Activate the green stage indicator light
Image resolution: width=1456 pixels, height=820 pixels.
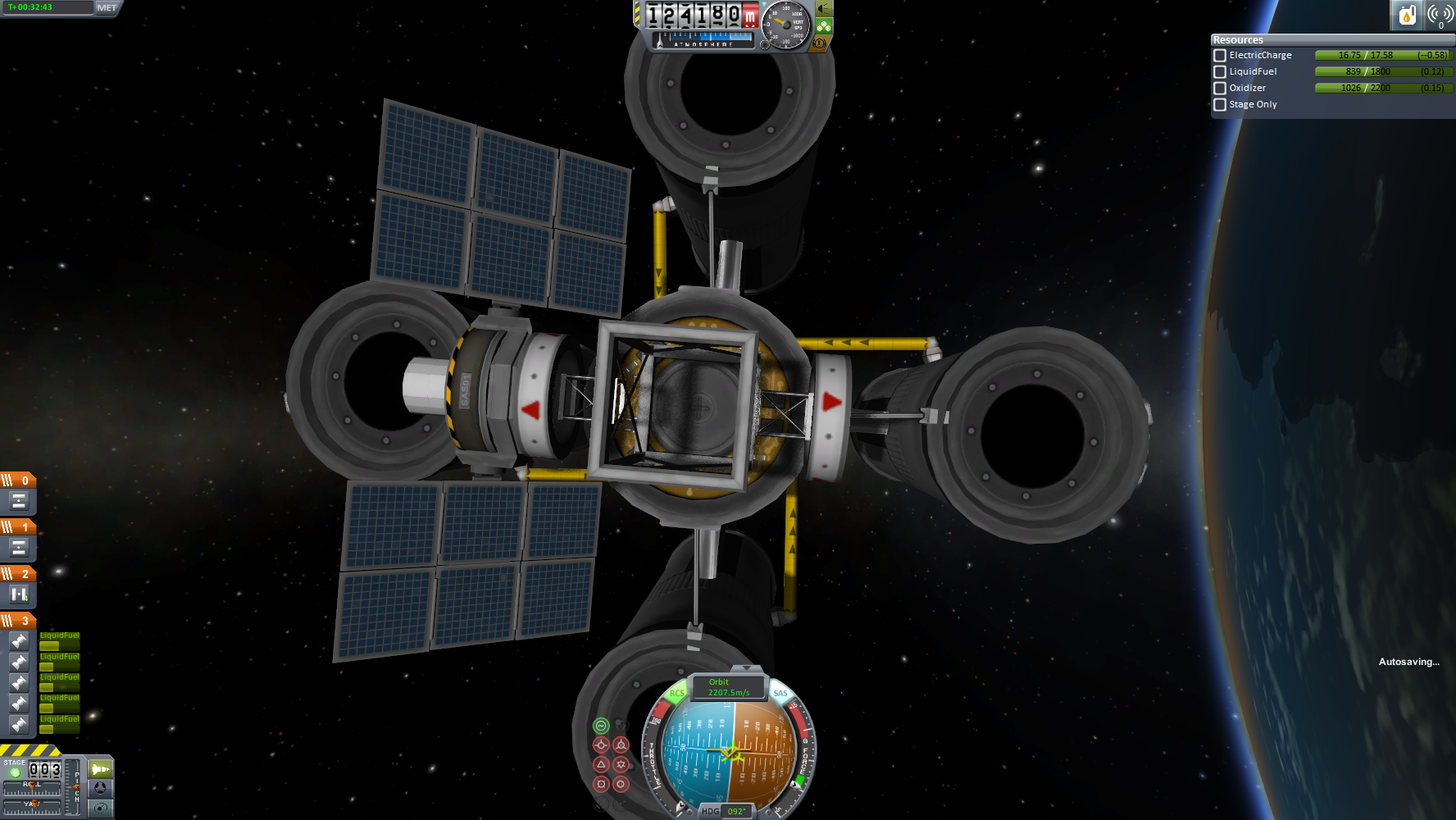[x=15, y=772]
